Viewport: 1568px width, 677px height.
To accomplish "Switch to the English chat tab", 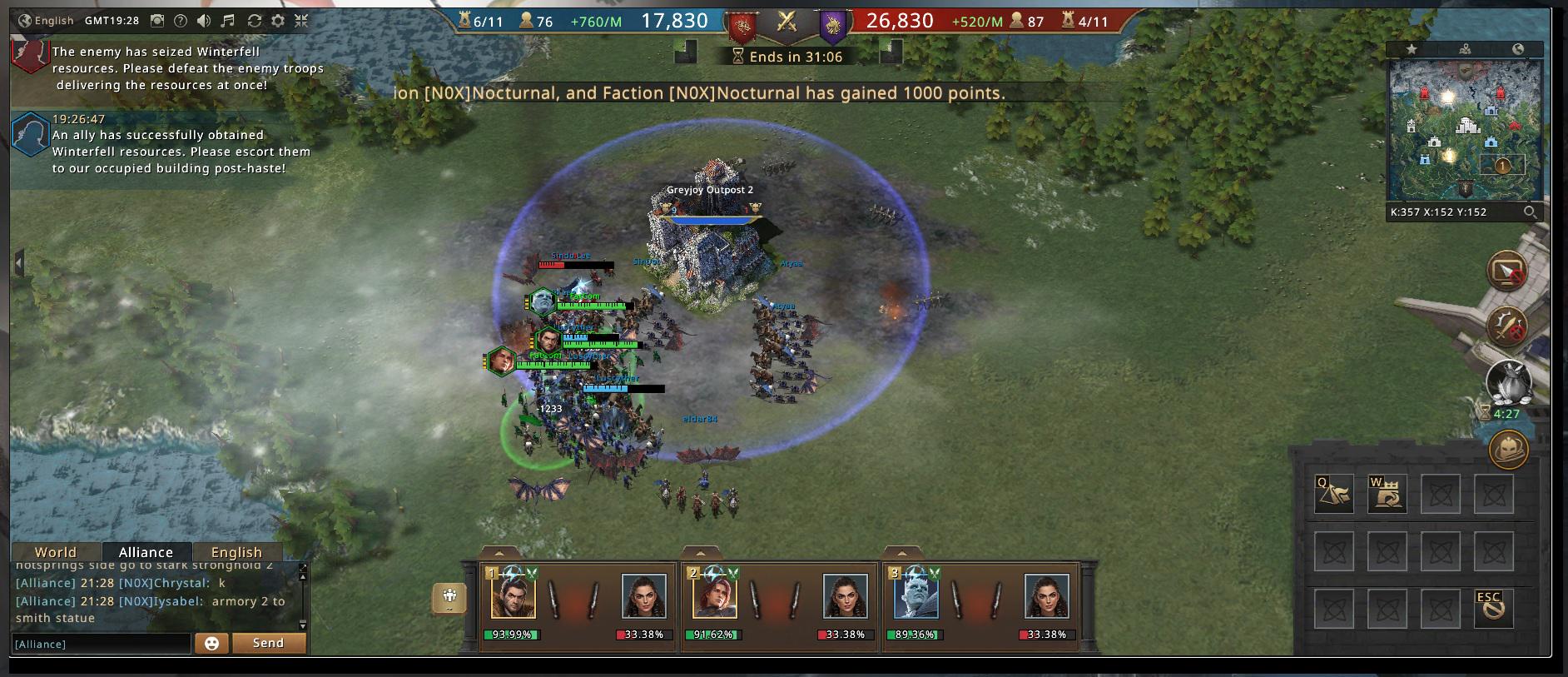I will click(236, 552).
